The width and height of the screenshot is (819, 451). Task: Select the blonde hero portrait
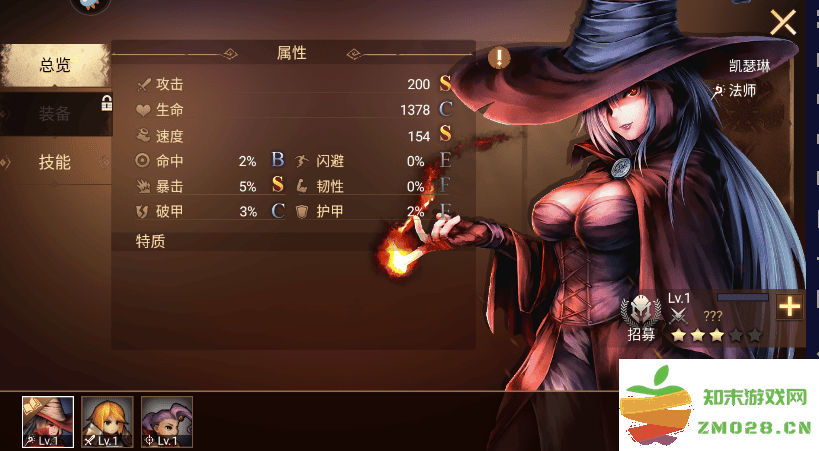[107, 421]
